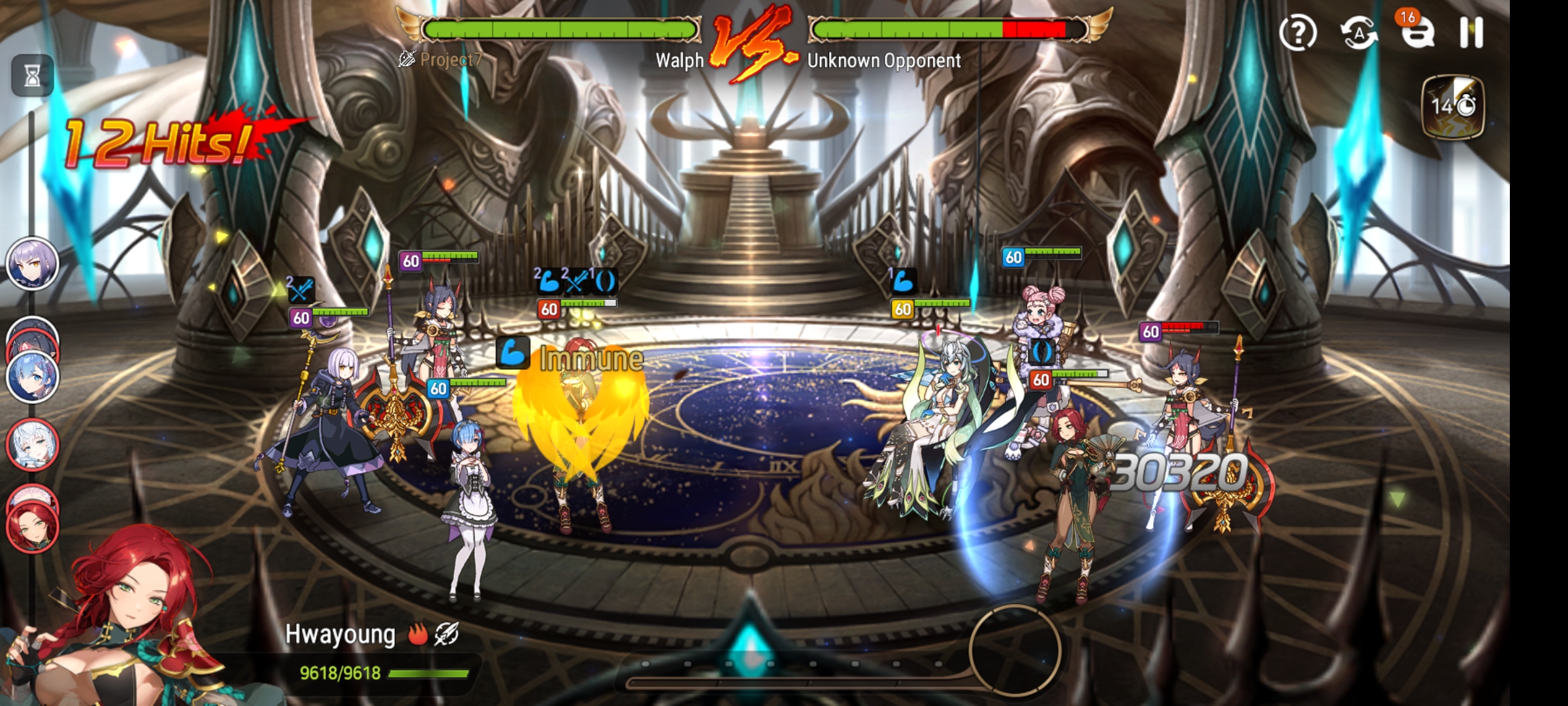The width and height of the screenshot is (1568, 706).
Task: Select the red-haired Hwayoung turn portrait
Action: pyautogui.click(x=32, y=526)
